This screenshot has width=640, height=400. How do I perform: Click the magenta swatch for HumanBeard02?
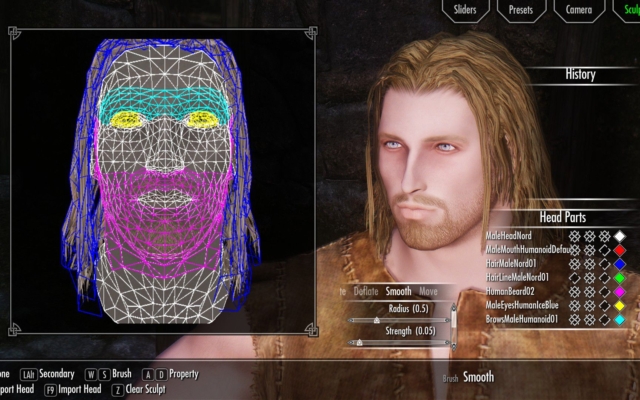point(620,291)
